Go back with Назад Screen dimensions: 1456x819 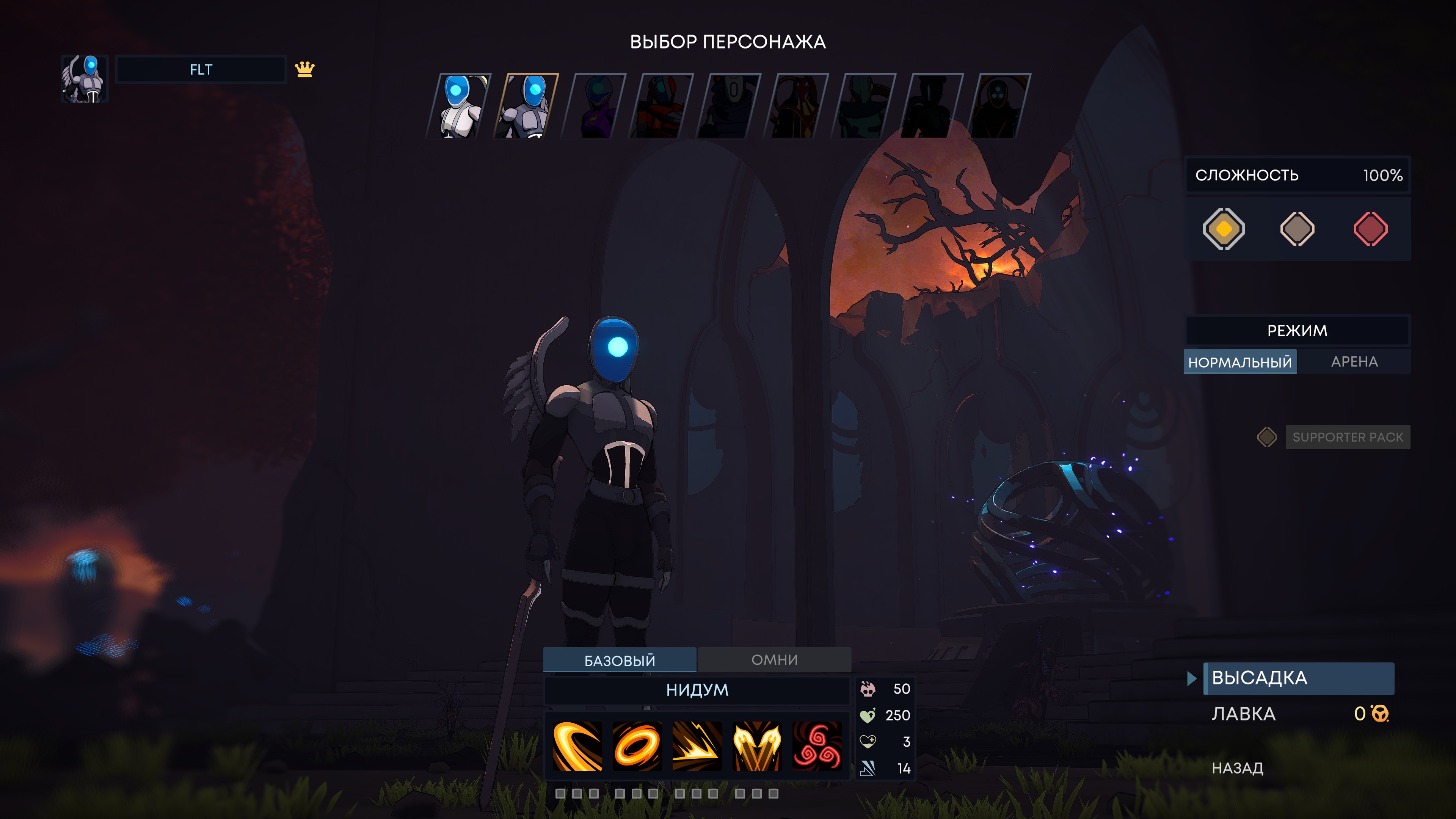click(1237, 767)
